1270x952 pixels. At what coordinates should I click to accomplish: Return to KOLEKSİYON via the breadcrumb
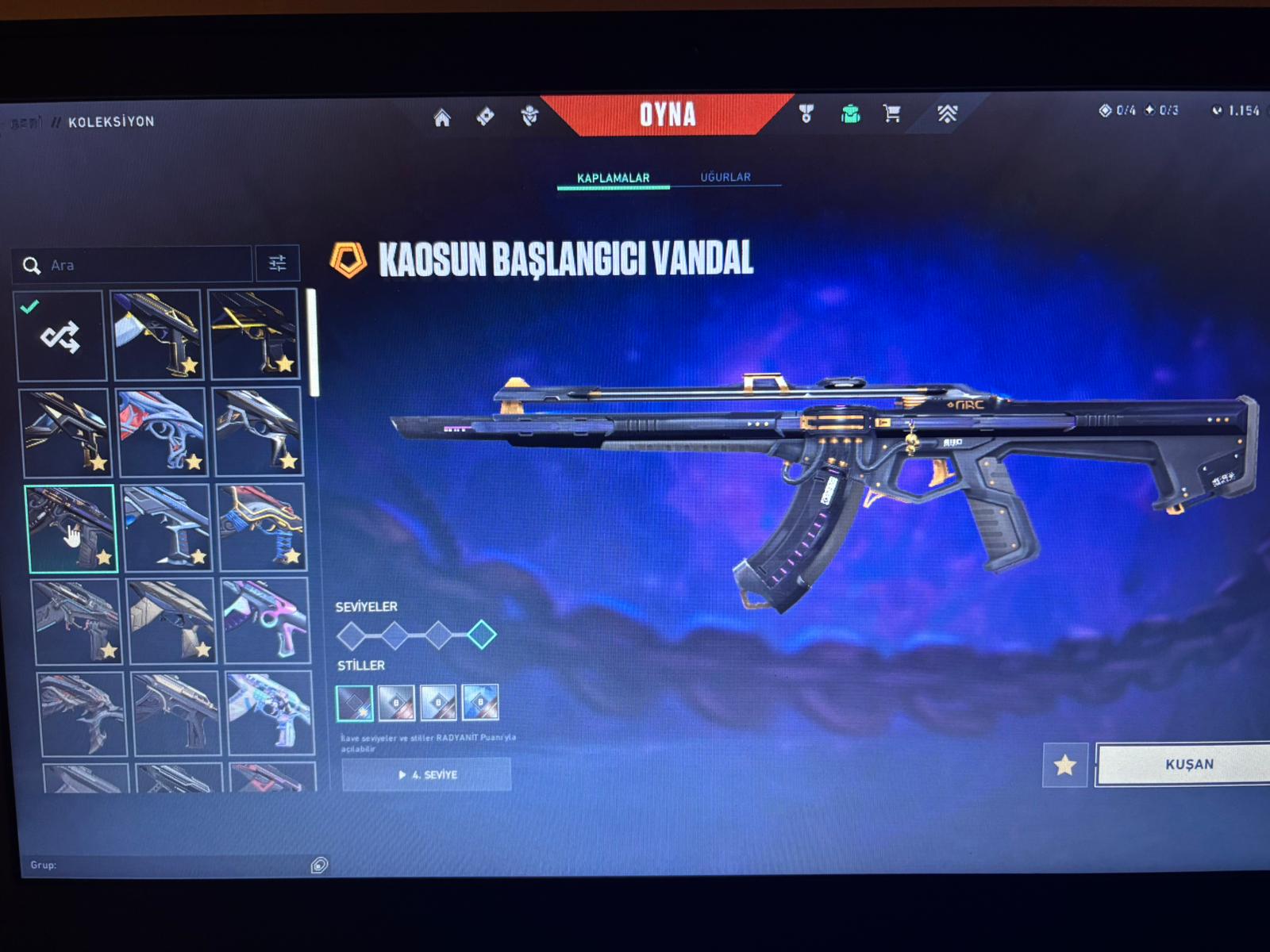point(111,121)
